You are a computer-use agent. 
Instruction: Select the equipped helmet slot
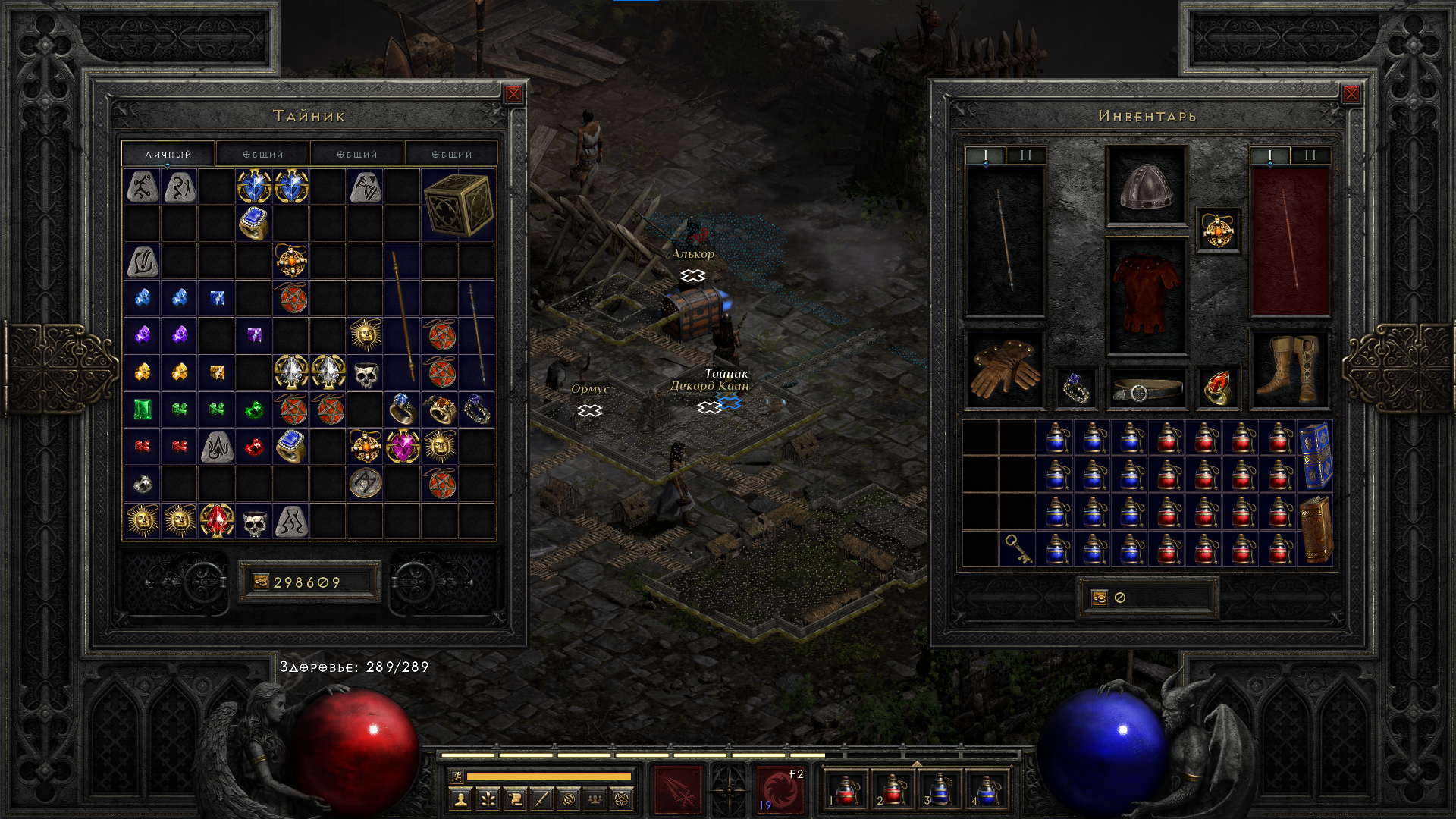(x=1146, y=186)
